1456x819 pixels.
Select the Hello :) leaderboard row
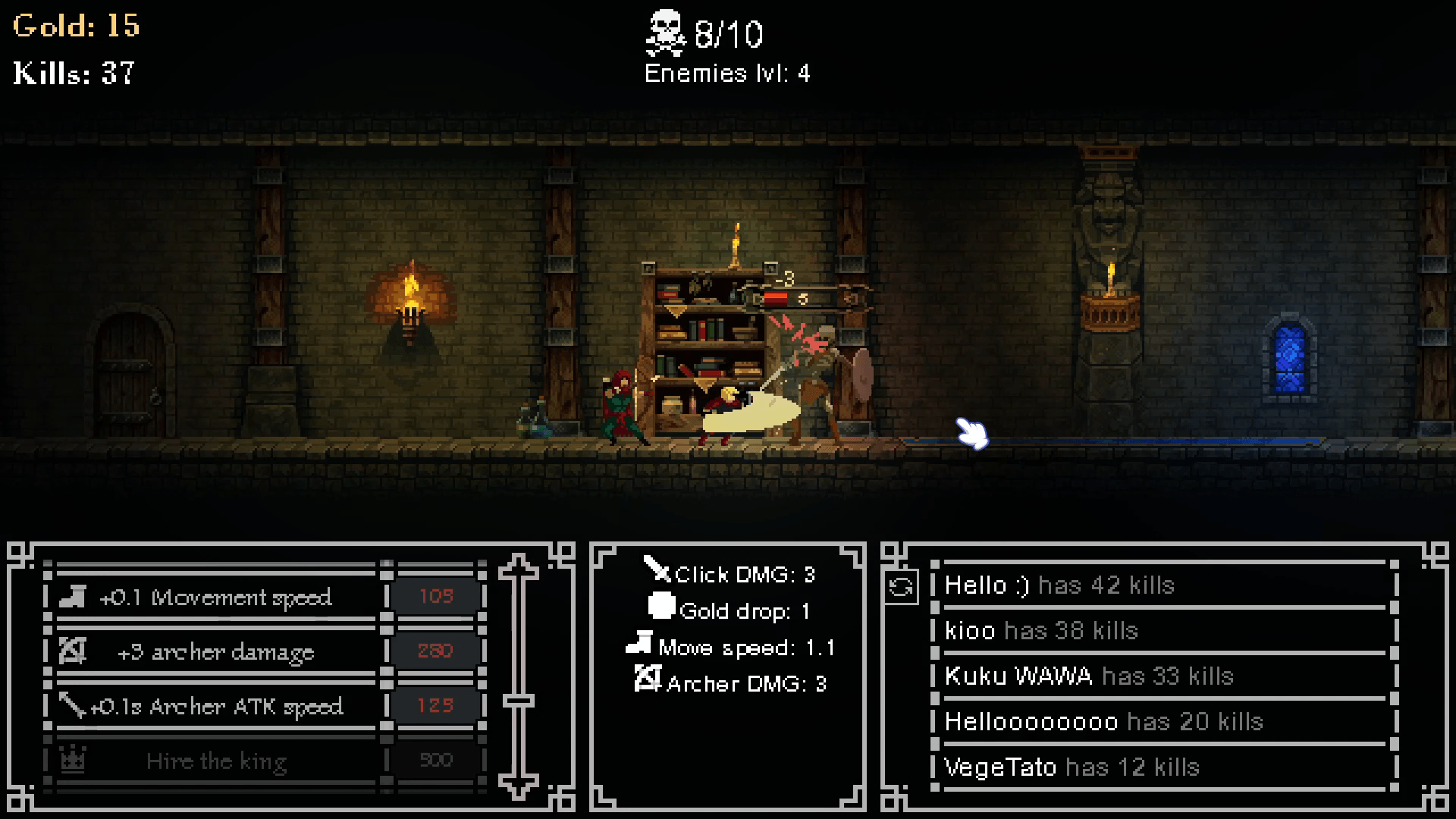point(1164,585)
